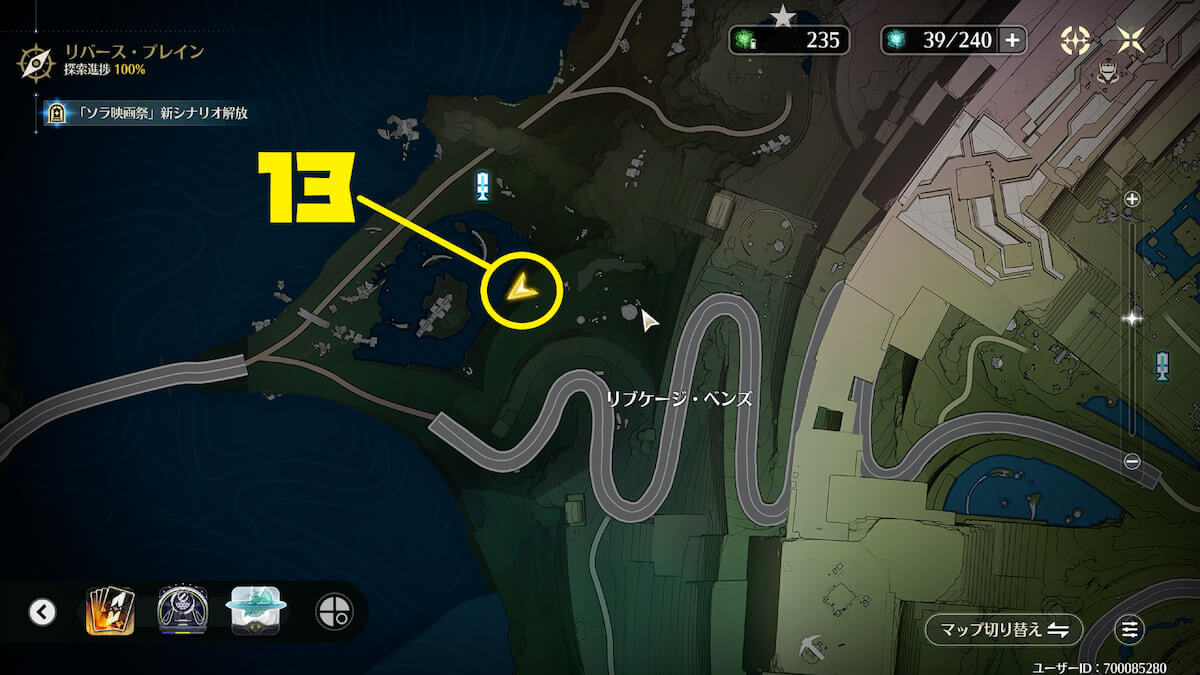Zoom out the map with the minus button
This screenshot has height=675, width=1200.
pyautogui.click(x=1132, y=461)
